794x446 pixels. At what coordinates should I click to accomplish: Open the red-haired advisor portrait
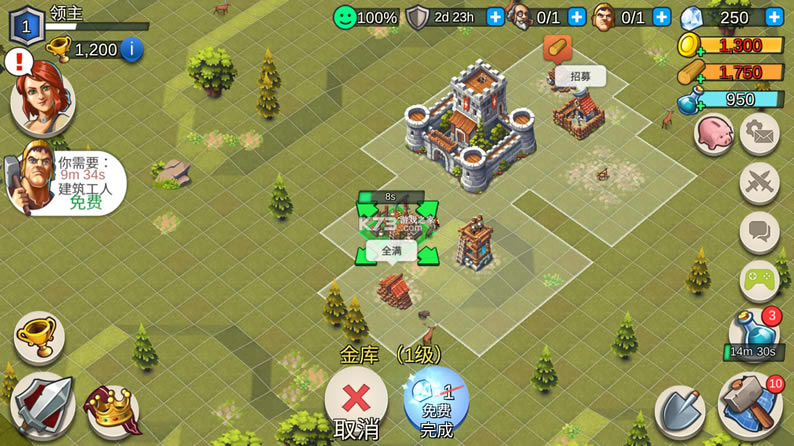pos(42,98)
